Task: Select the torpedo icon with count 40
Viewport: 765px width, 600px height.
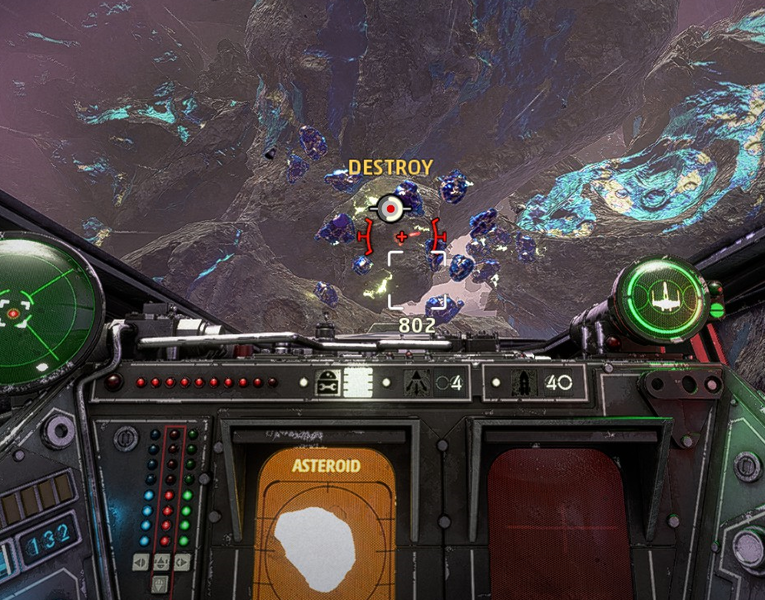Action: [521, 382]
